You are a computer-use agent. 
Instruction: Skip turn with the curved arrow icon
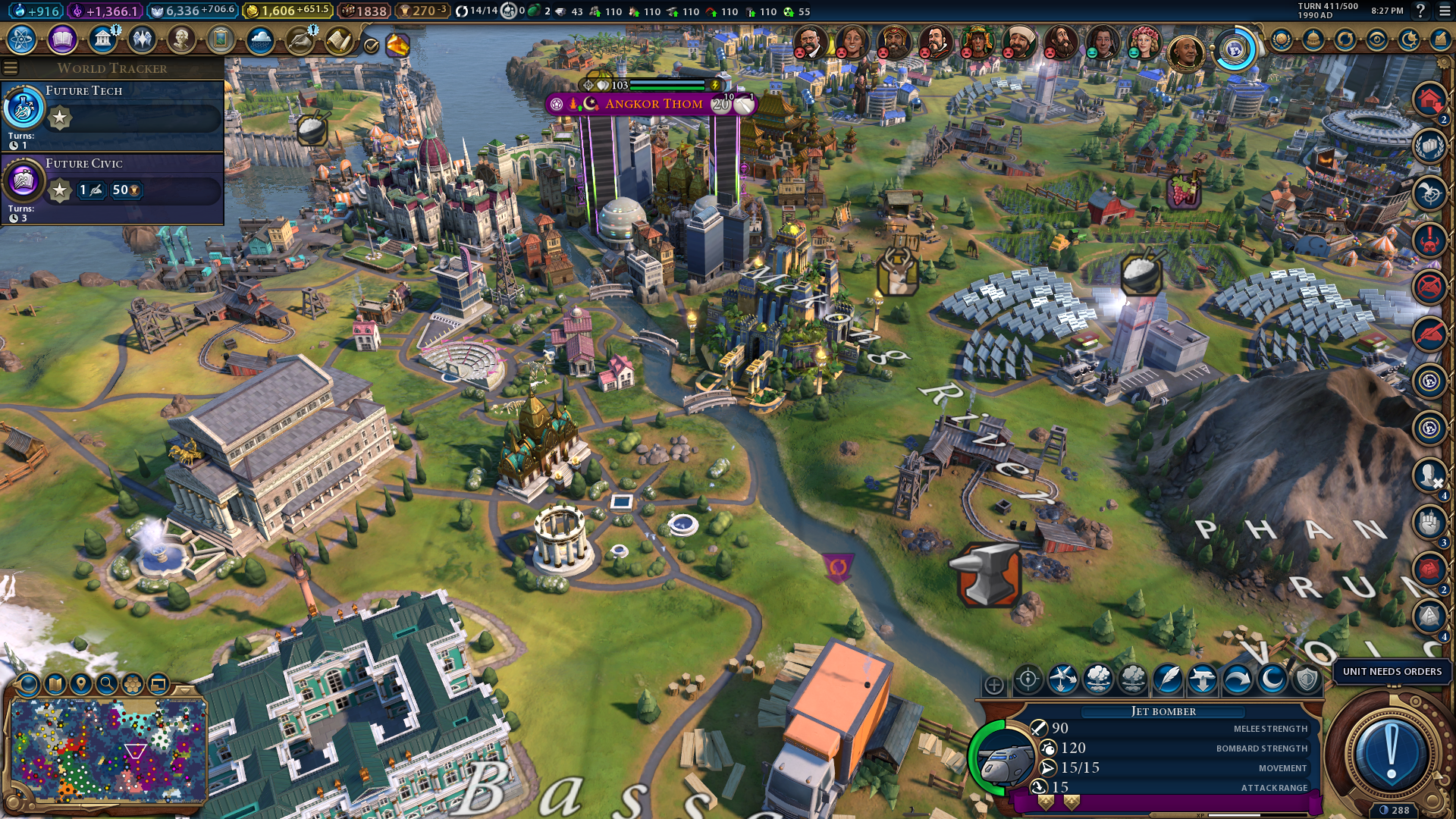point(1237,679)
